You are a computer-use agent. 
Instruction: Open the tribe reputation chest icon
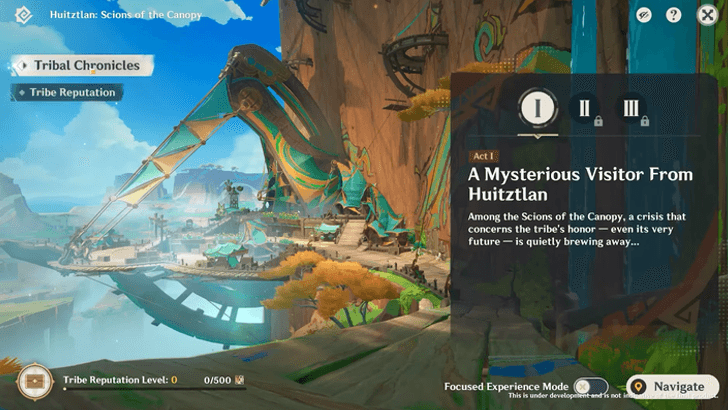pos(34,381)
